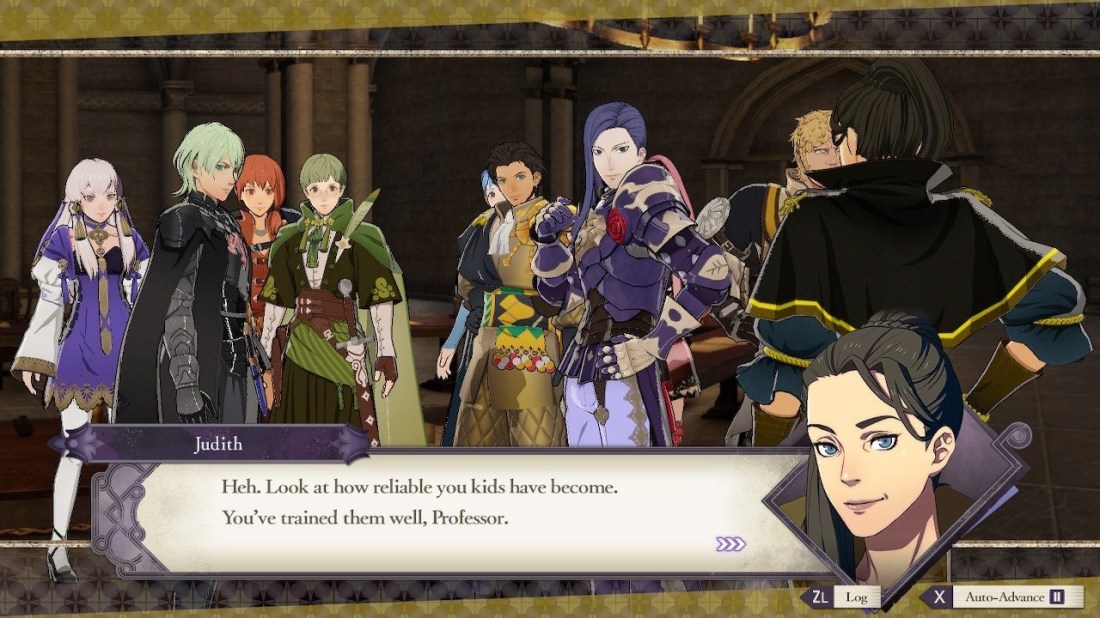Advance dialogue with the purple arrows

click(731, 544)
